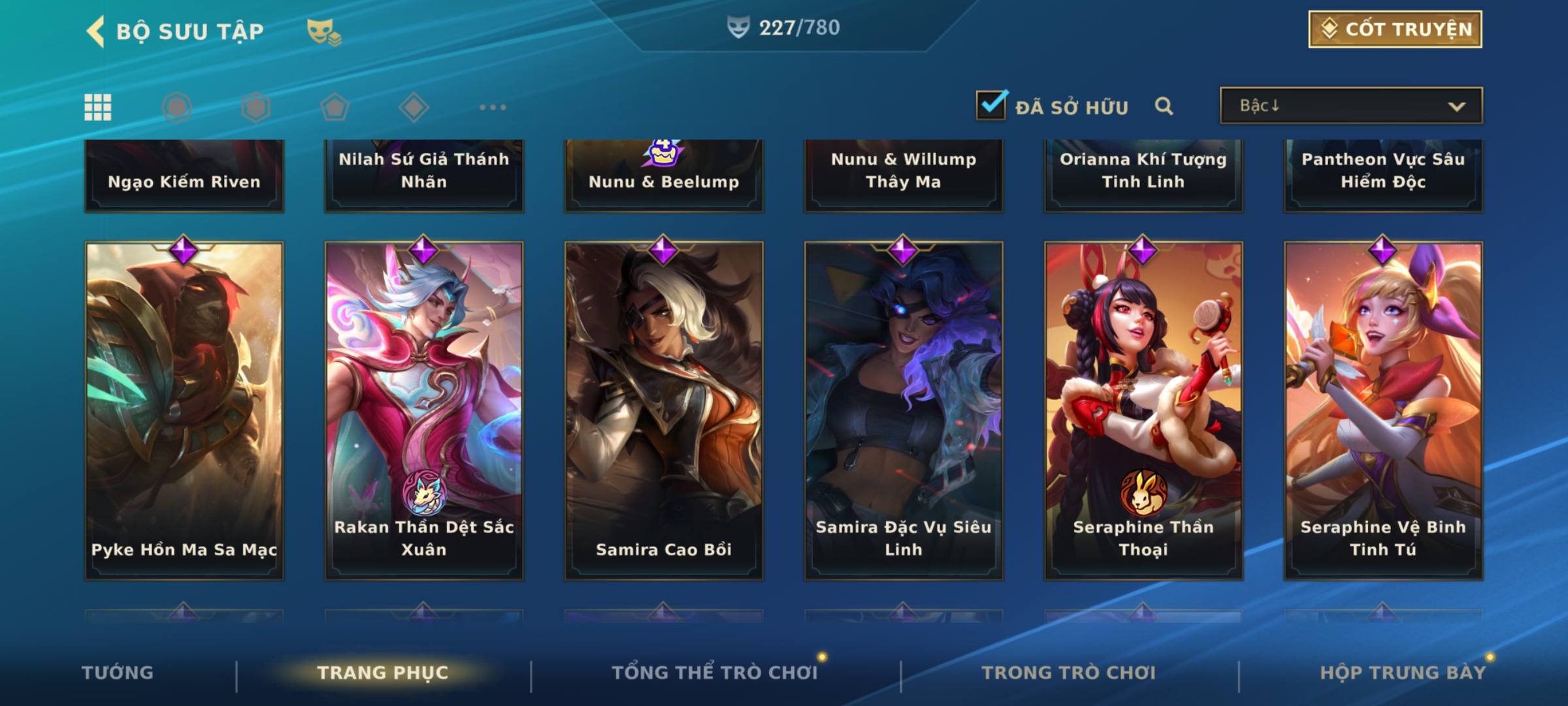The image size is (1568, 706).
Task: Select the grid all-skins filter
Action: (x=98, y=107)
